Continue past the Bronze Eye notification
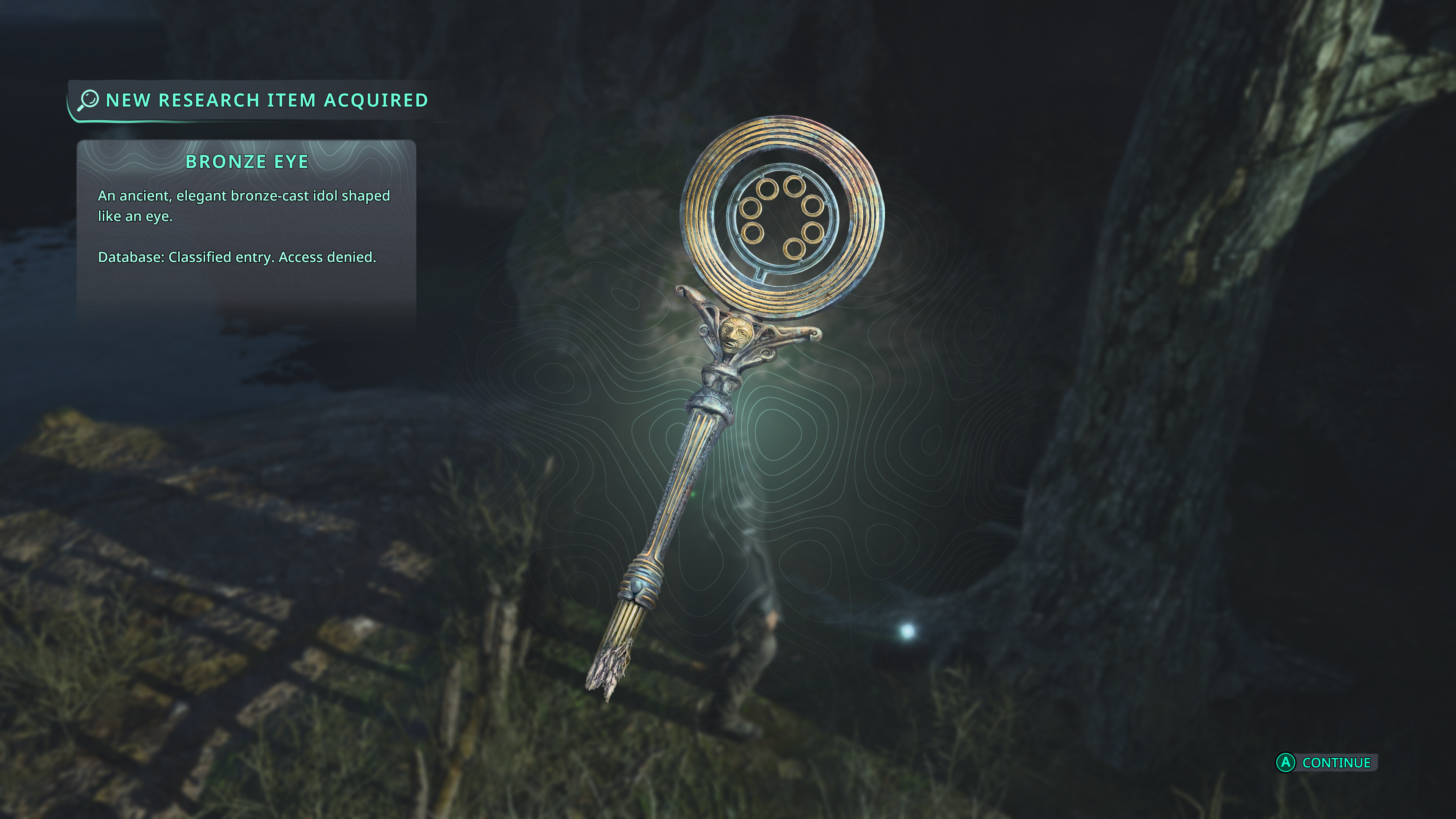The width and height of the screenshot is (1456, 819). 1326,763
